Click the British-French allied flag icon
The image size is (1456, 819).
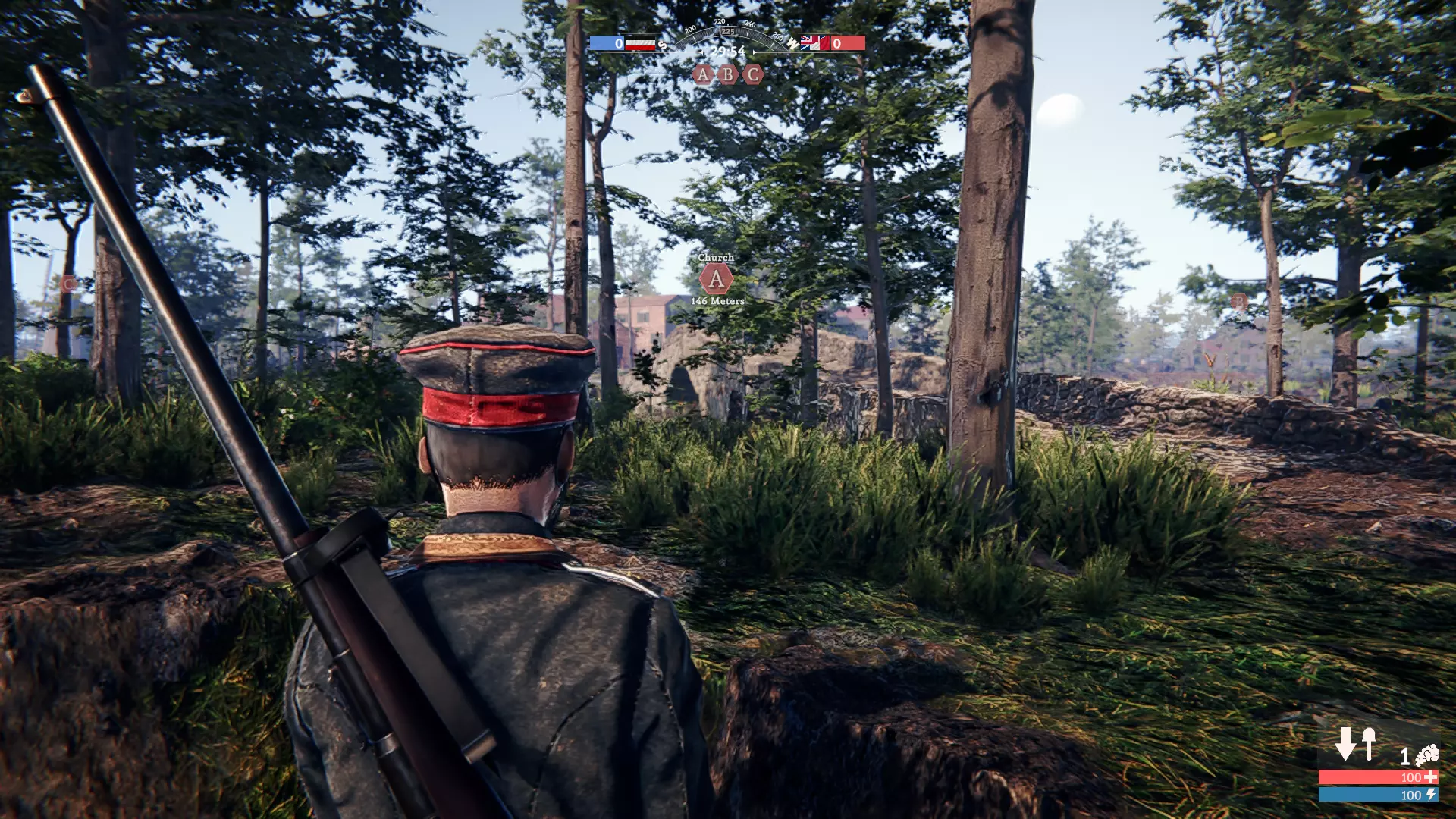(x=814, y=43)
